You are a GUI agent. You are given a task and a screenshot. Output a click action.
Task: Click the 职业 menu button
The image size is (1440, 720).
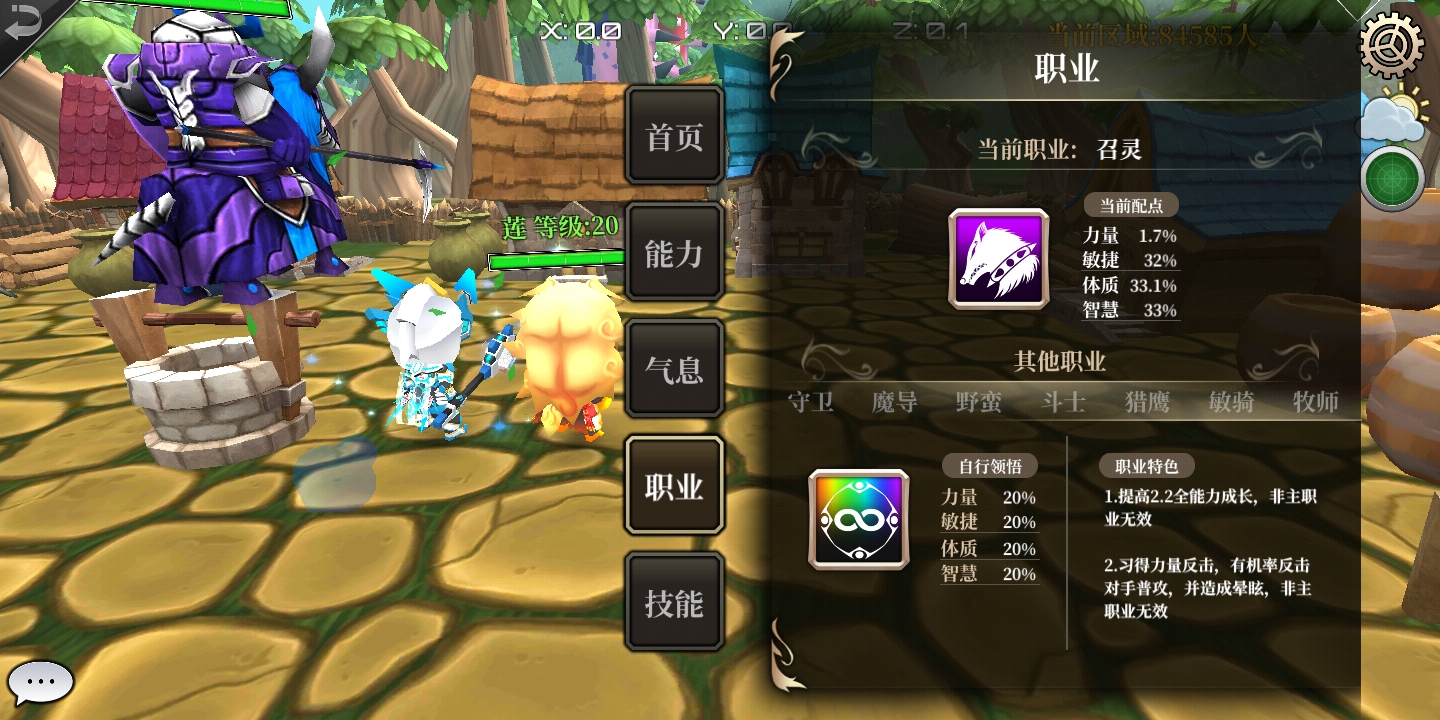(674, 485)
